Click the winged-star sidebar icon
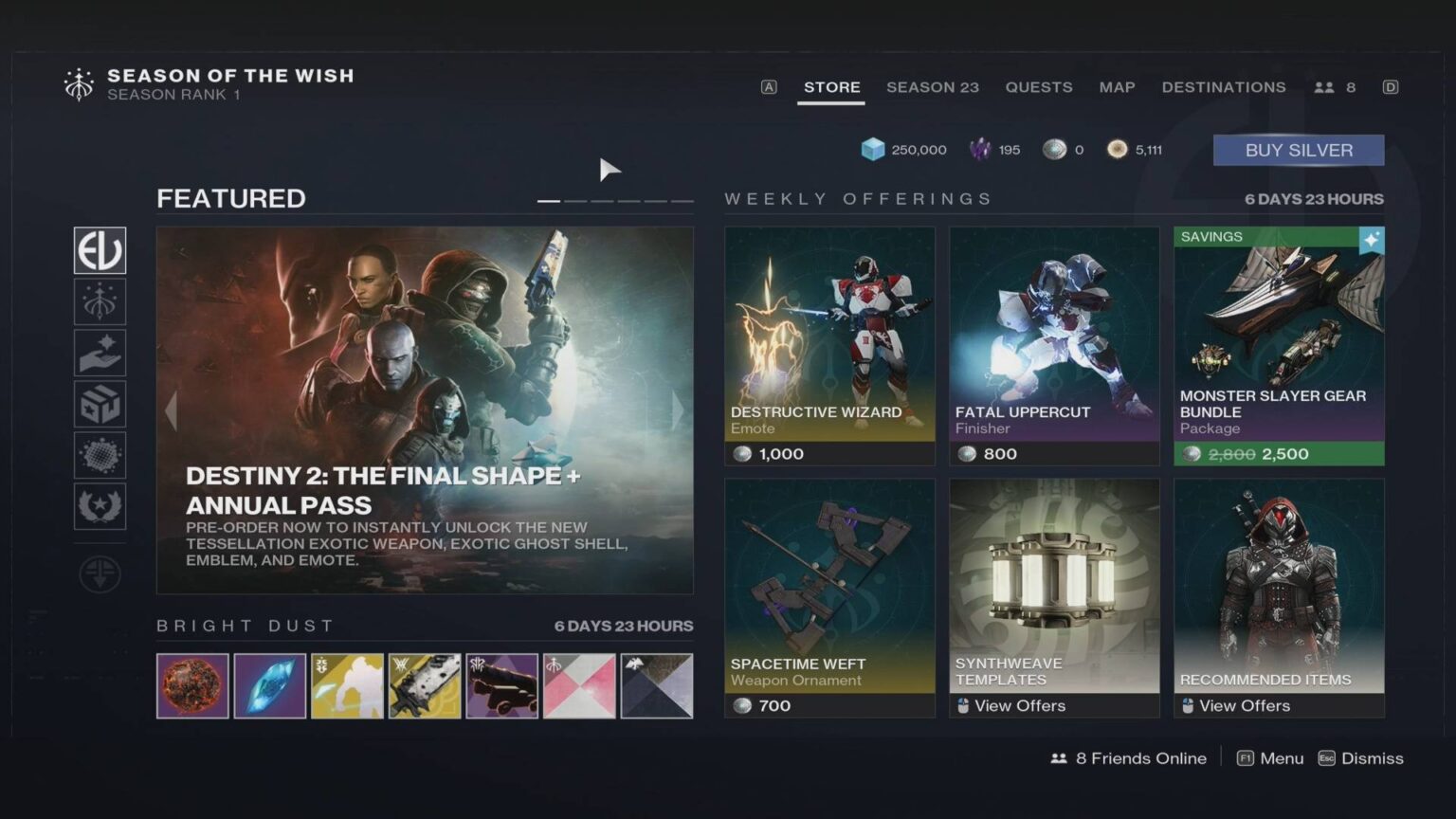The width and height of the screenshot is (1456, 819). click(100, 506)
